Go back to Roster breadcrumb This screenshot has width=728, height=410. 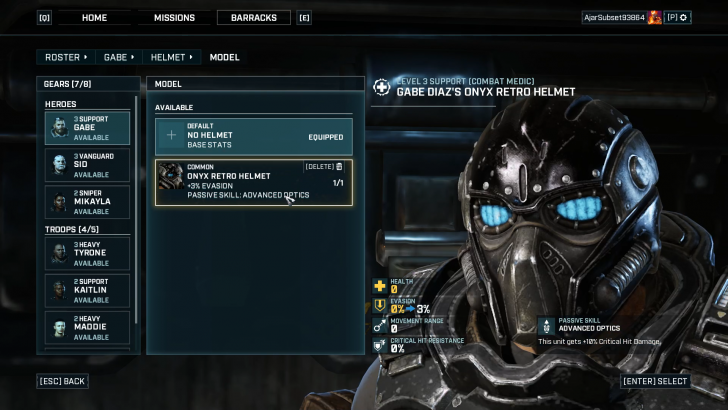coord(65,57)
